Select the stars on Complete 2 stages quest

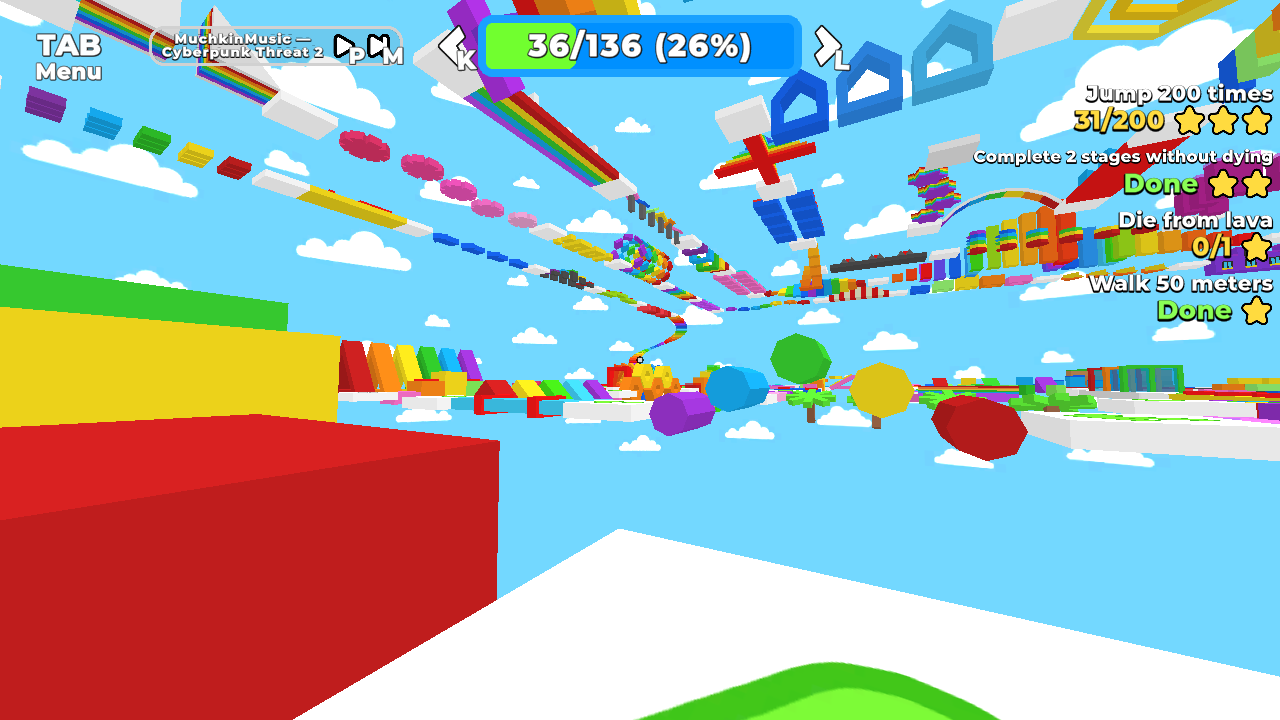(1238, 184)
